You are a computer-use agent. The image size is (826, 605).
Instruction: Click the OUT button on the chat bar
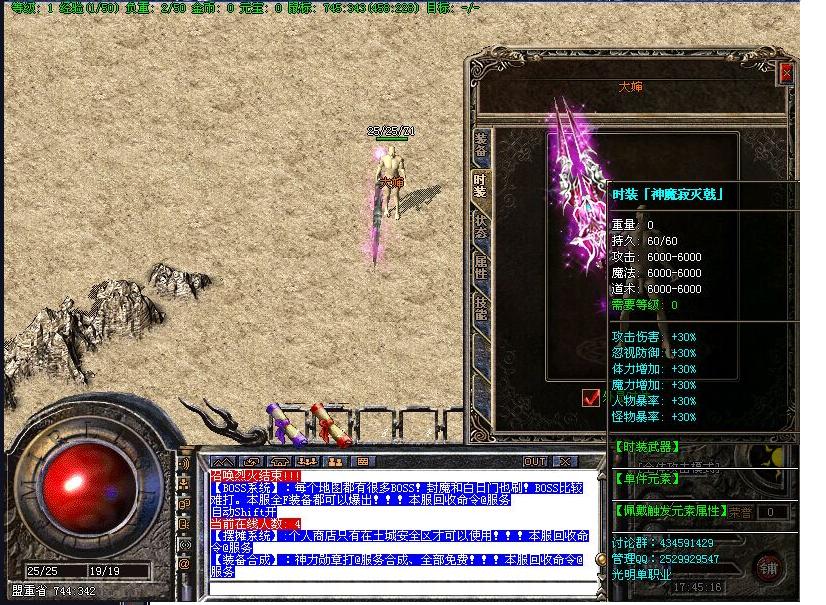(x=534, y=461)
